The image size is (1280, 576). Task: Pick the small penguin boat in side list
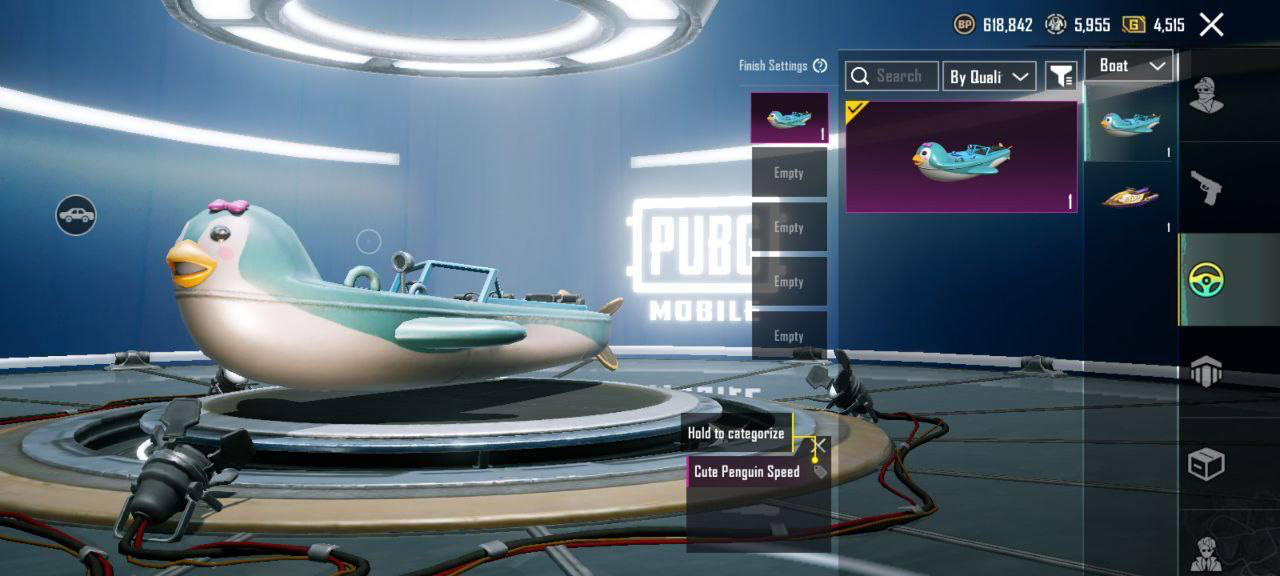[x=1131, y=123]
